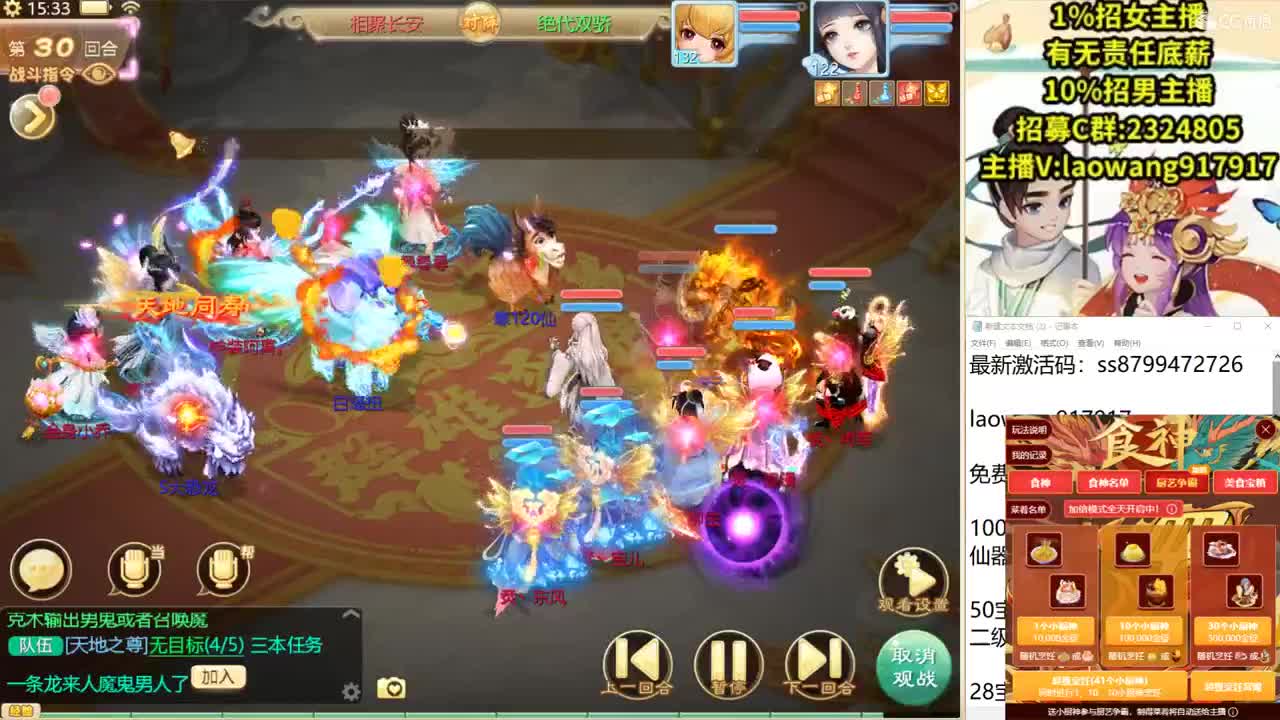This screenshot has width=1280, height=720.
Task: Open the chat emoji bubble icon
Action: [x=40, y=568]
